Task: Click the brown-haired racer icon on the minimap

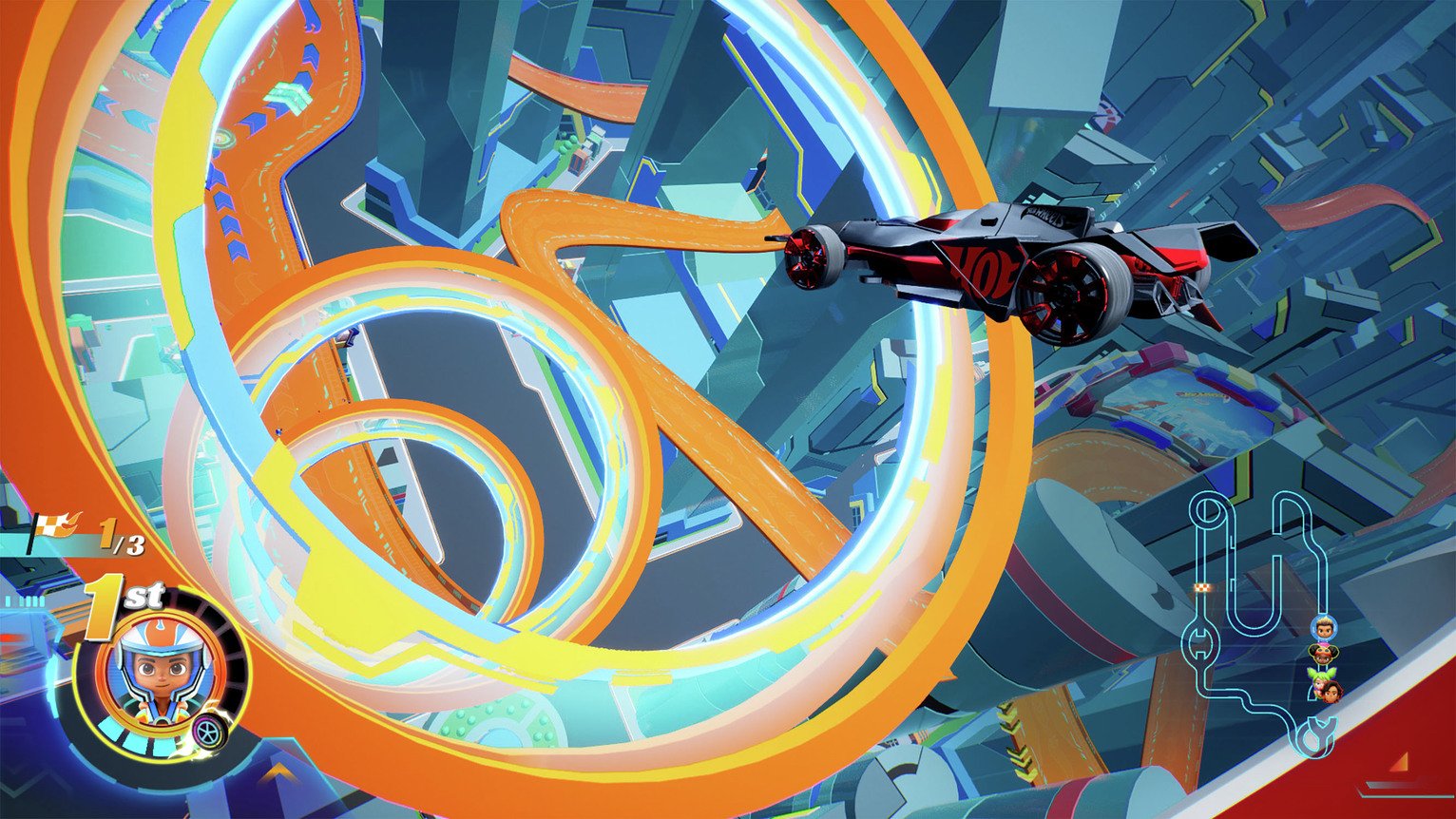Action: coord(1332,694)
